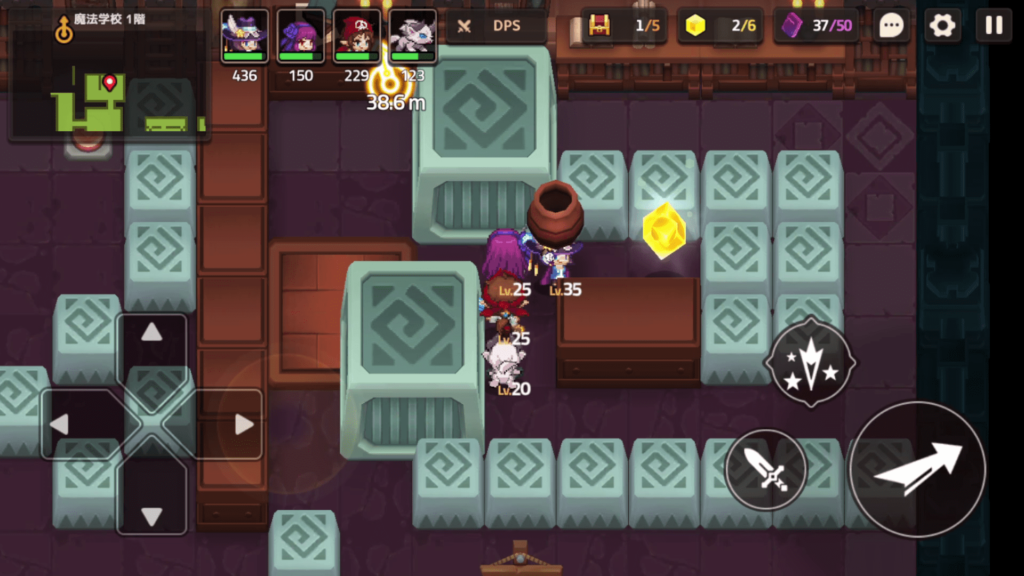Viewport: 1024px width, 576px height.
Task: Select the witch hat hero portrait
Action: click(244, 37)
